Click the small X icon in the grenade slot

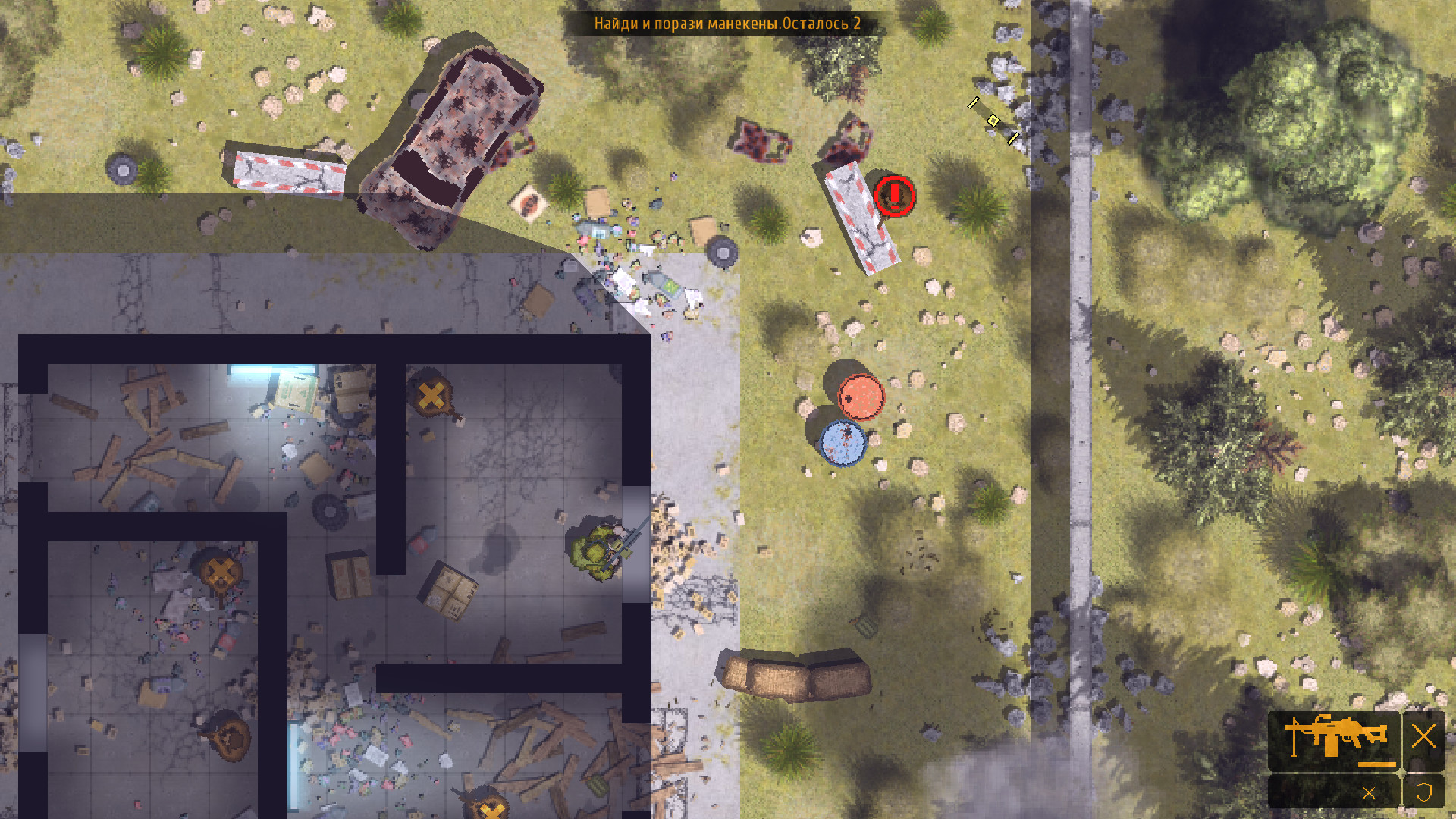[x=1370, y=792]
